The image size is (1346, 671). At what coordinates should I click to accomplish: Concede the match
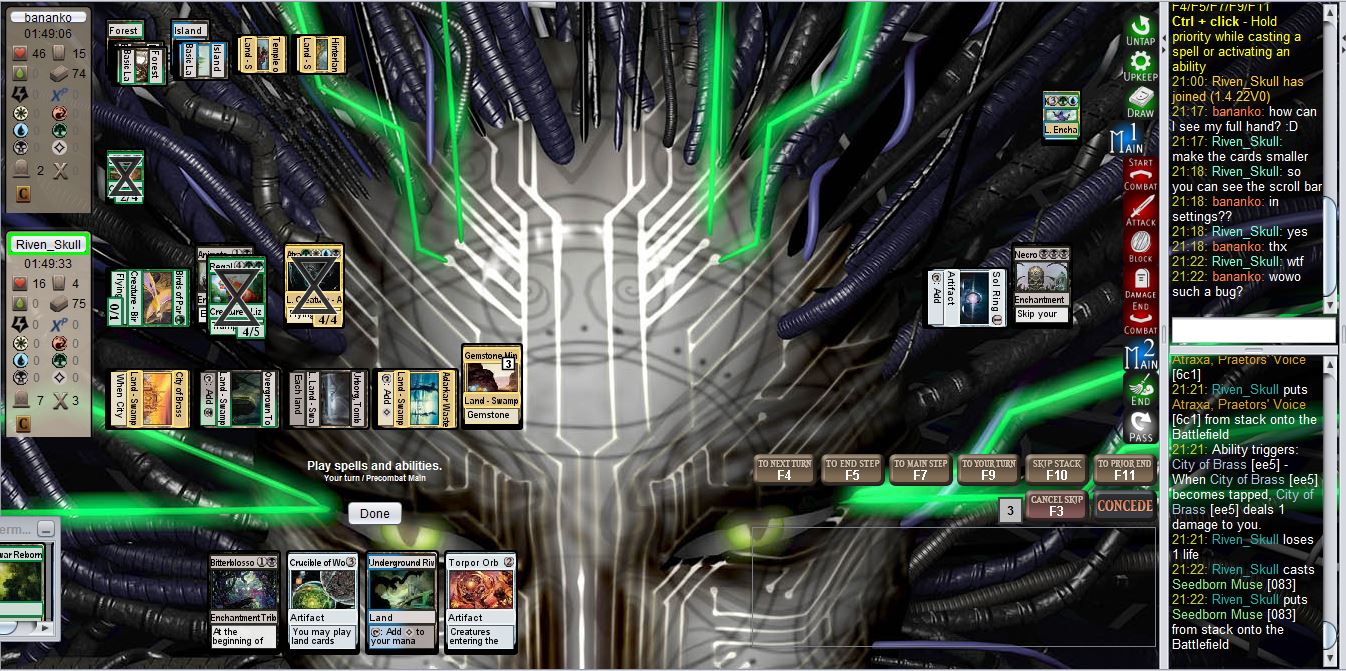(x=1124, y=506)
